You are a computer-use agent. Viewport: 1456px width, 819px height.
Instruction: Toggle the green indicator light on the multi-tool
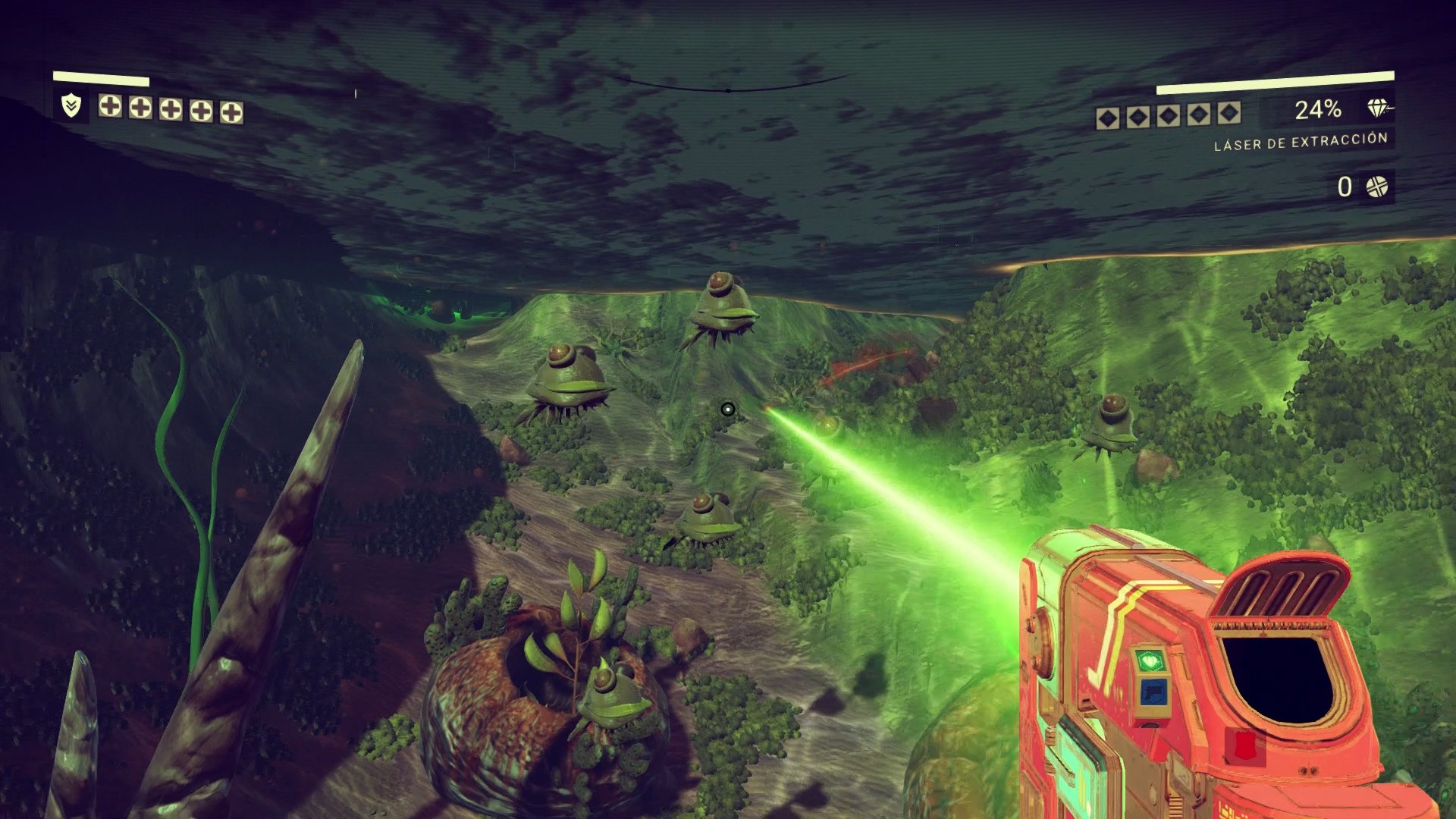tap(1150, 660)
